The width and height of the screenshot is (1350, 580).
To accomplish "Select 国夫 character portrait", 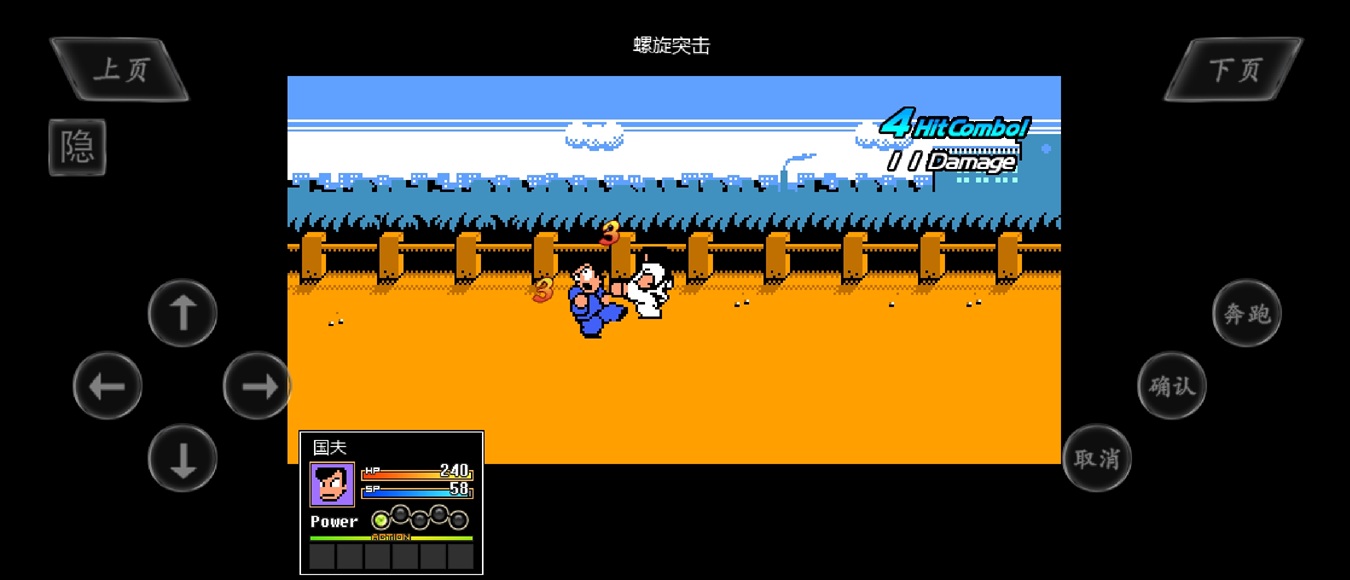I will [332, 485].
